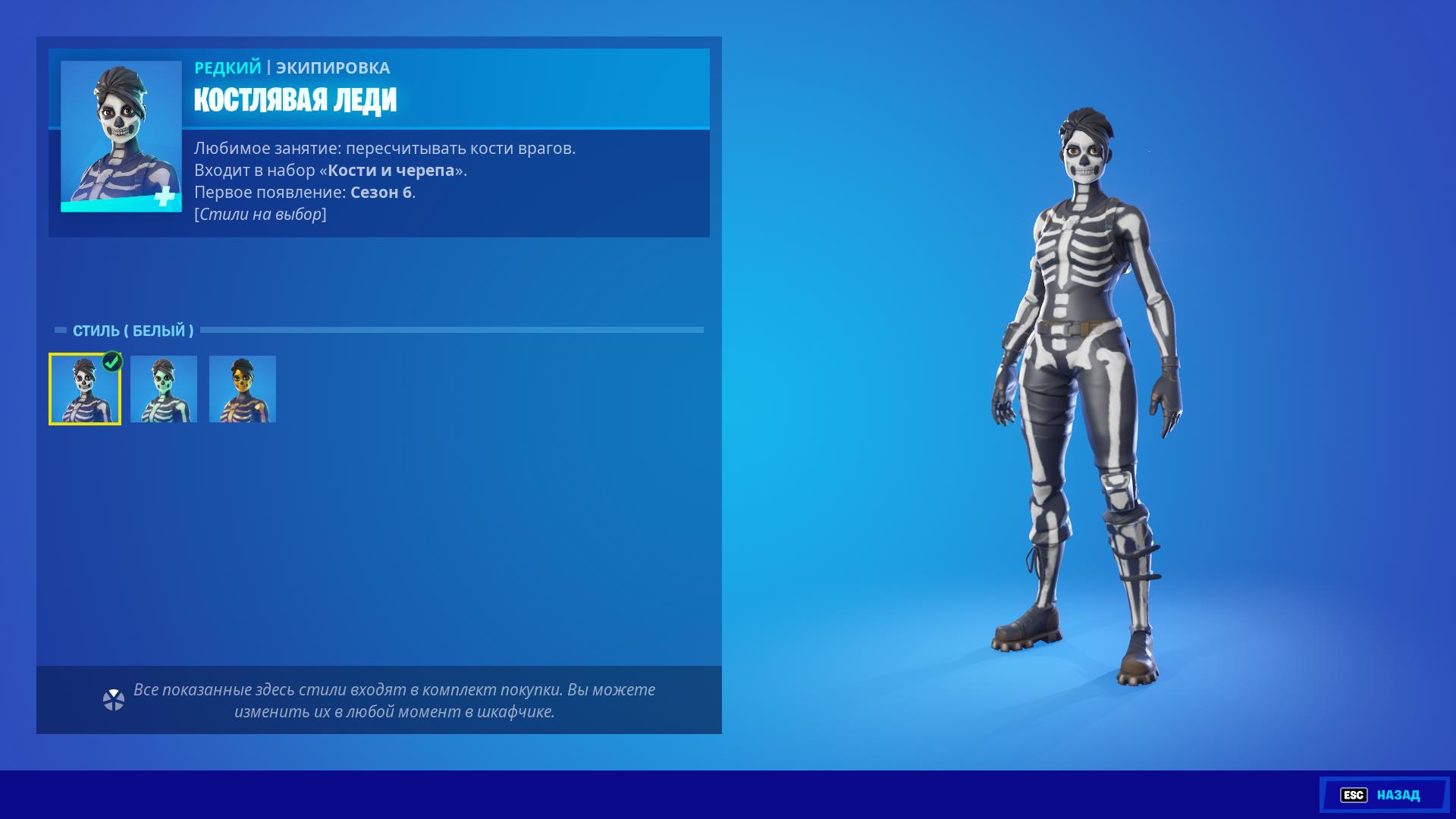Click the Назад back button
Screen dimensions: 1456x819
pos(1384,795)
